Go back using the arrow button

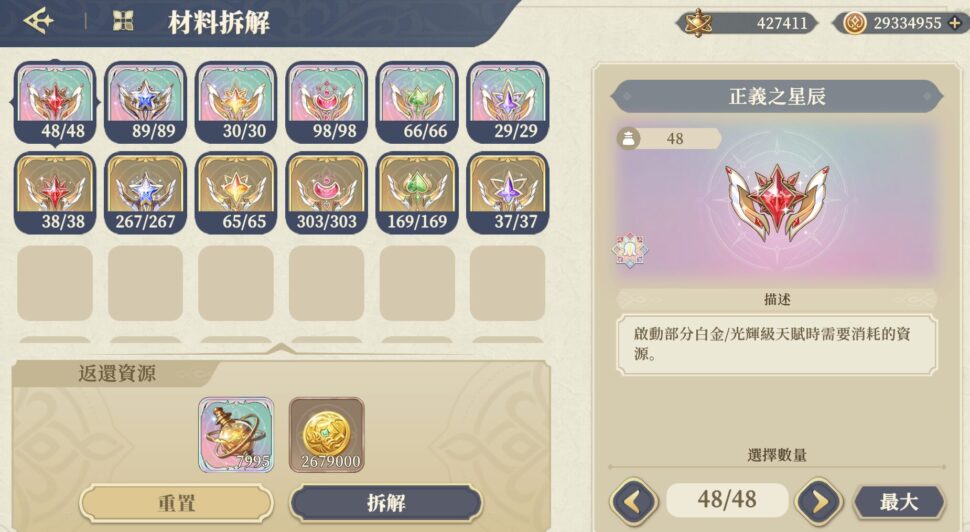(39, 21)
